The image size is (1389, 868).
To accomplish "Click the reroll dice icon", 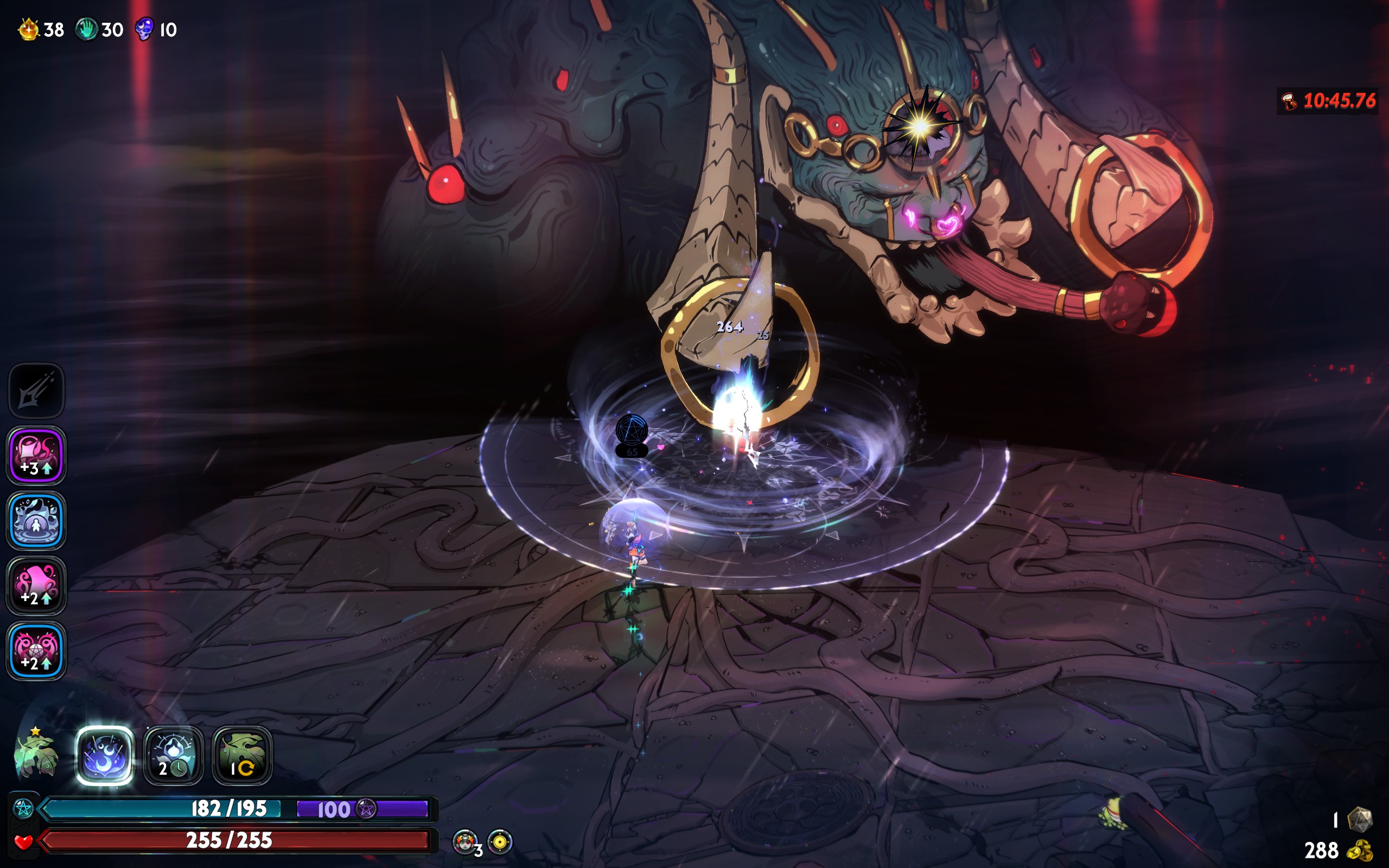I will [x=1359, y=819].
